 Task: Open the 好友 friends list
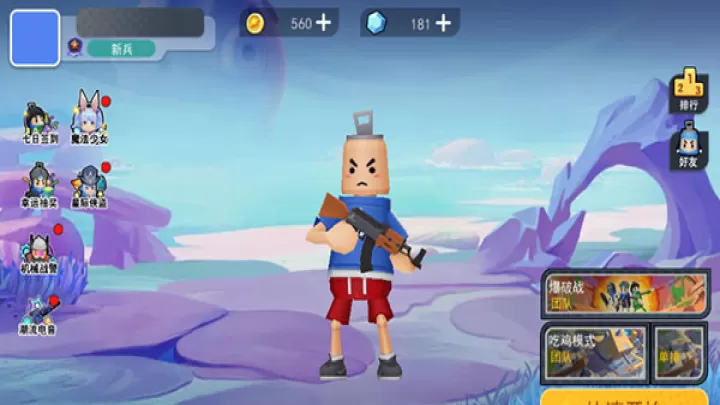(x=689, y=145)
